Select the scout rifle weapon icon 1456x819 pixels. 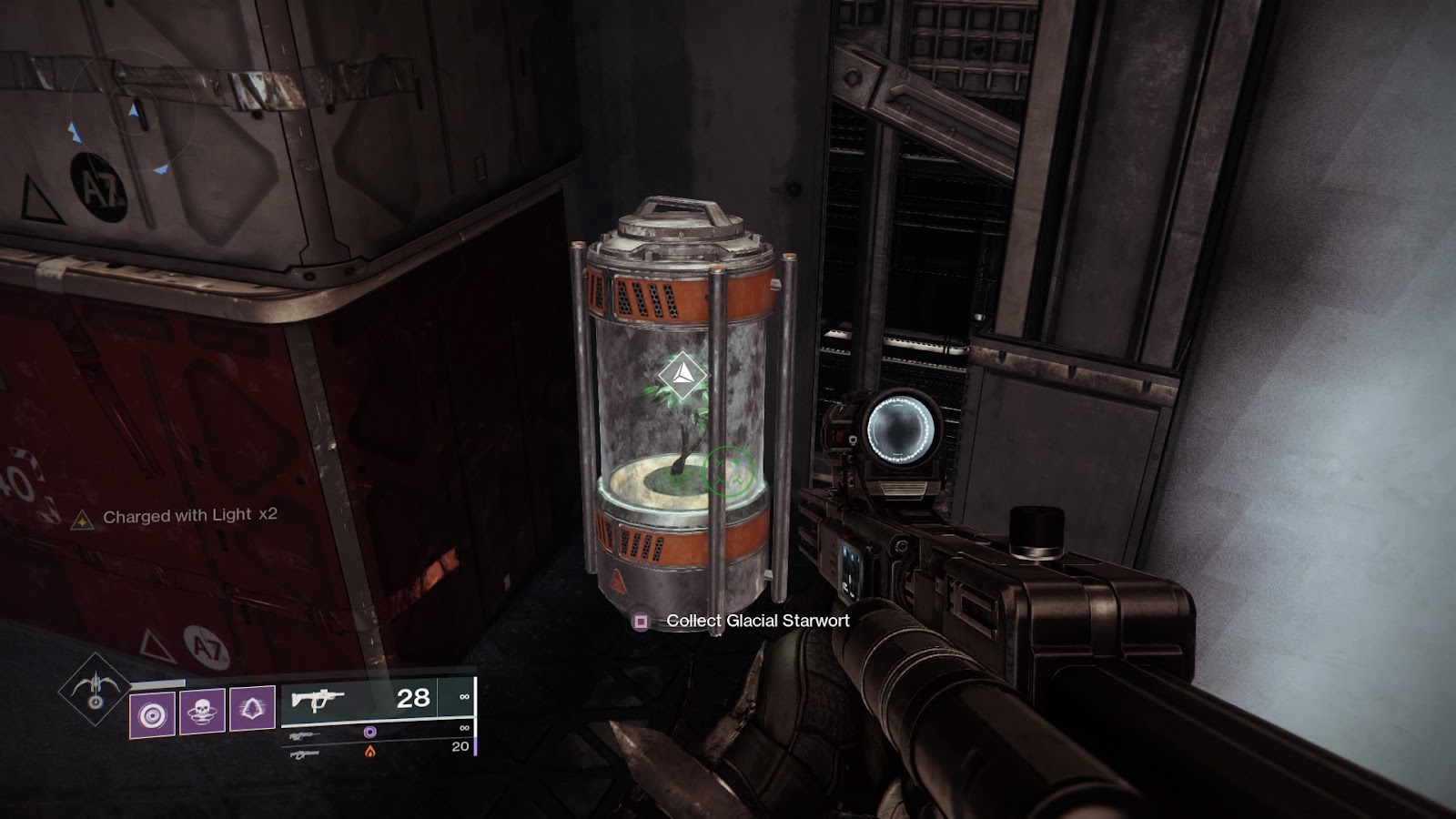pyautogui.click(x=303, y=733)
